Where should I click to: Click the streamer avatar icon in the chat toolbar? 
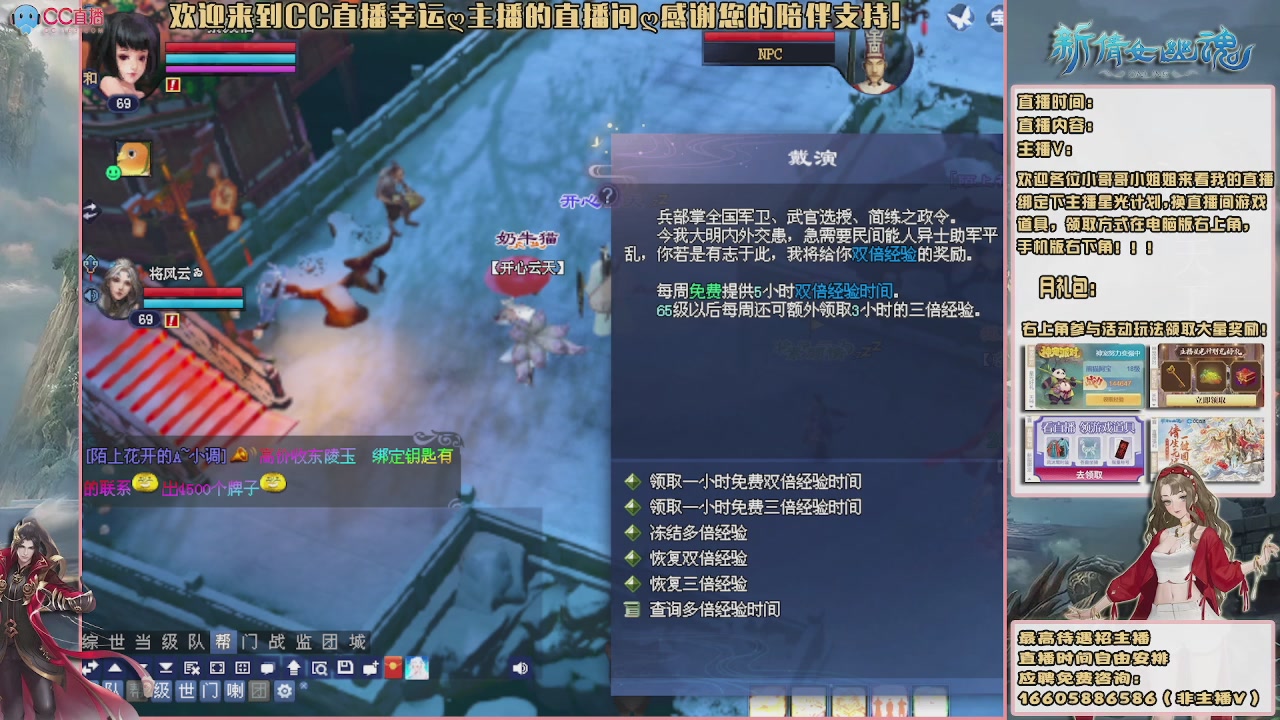click(x=415, y=669)
